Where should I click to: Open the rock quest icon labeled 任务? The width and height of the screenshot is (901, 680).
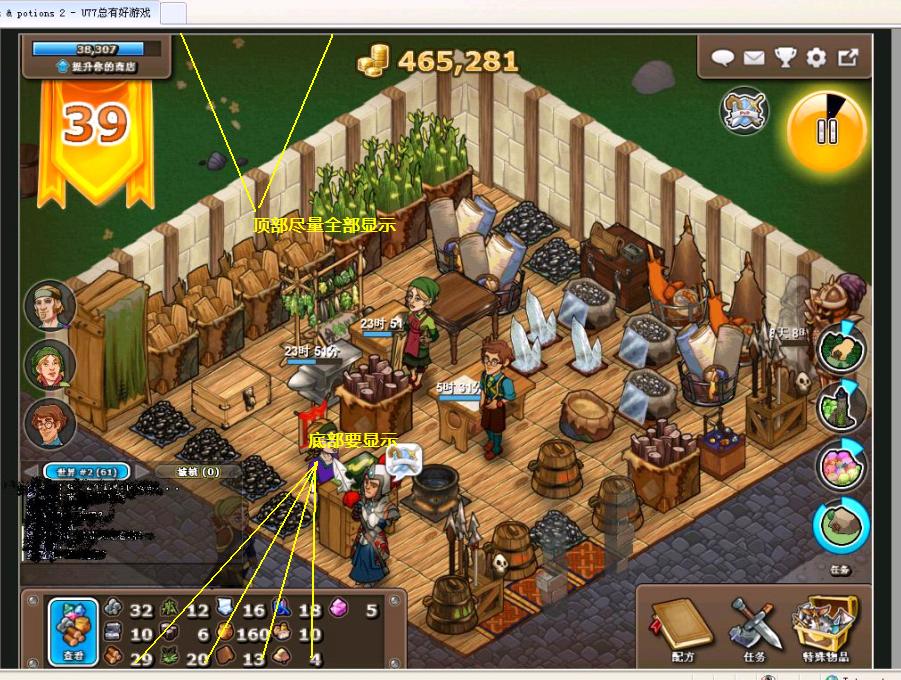tap(840, 528)
